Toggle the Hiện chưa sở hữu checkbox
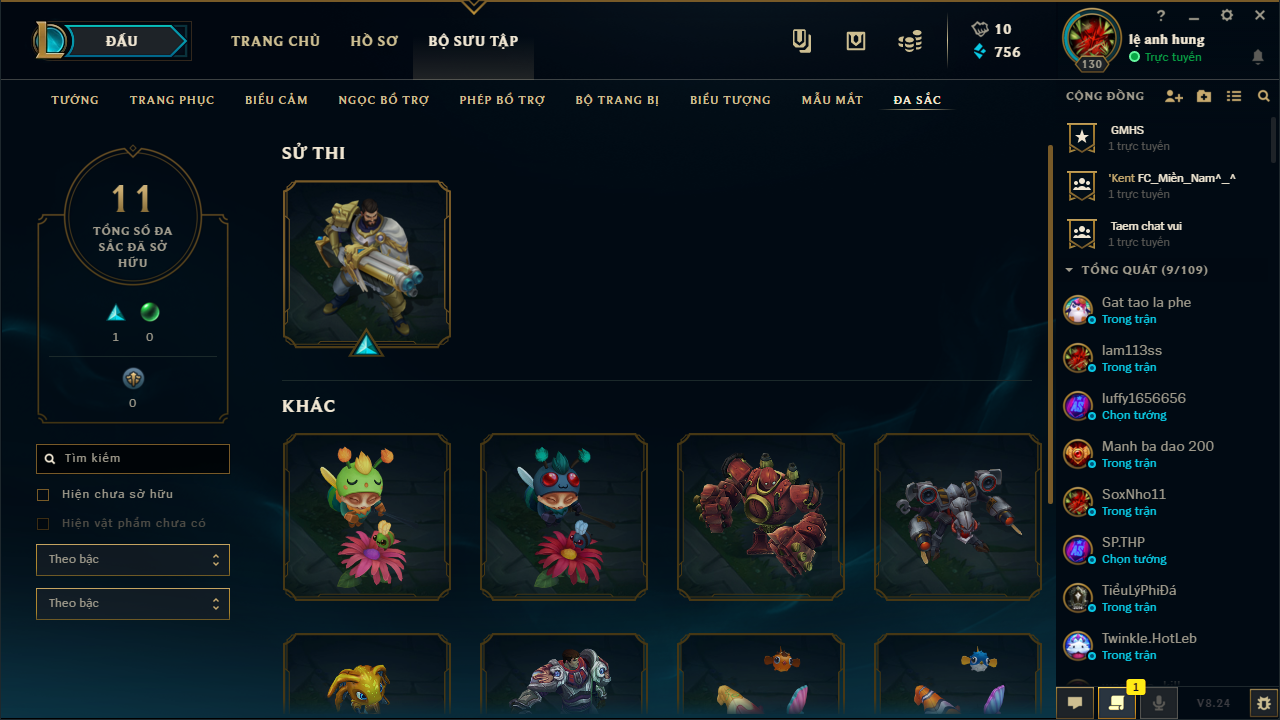This screenshot has height=720, width=1280. 43,495
